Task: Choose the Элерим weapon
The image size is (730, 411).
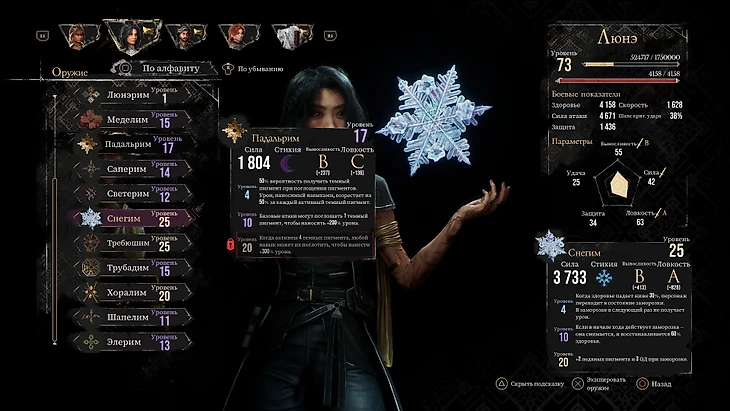Action: 125,341
